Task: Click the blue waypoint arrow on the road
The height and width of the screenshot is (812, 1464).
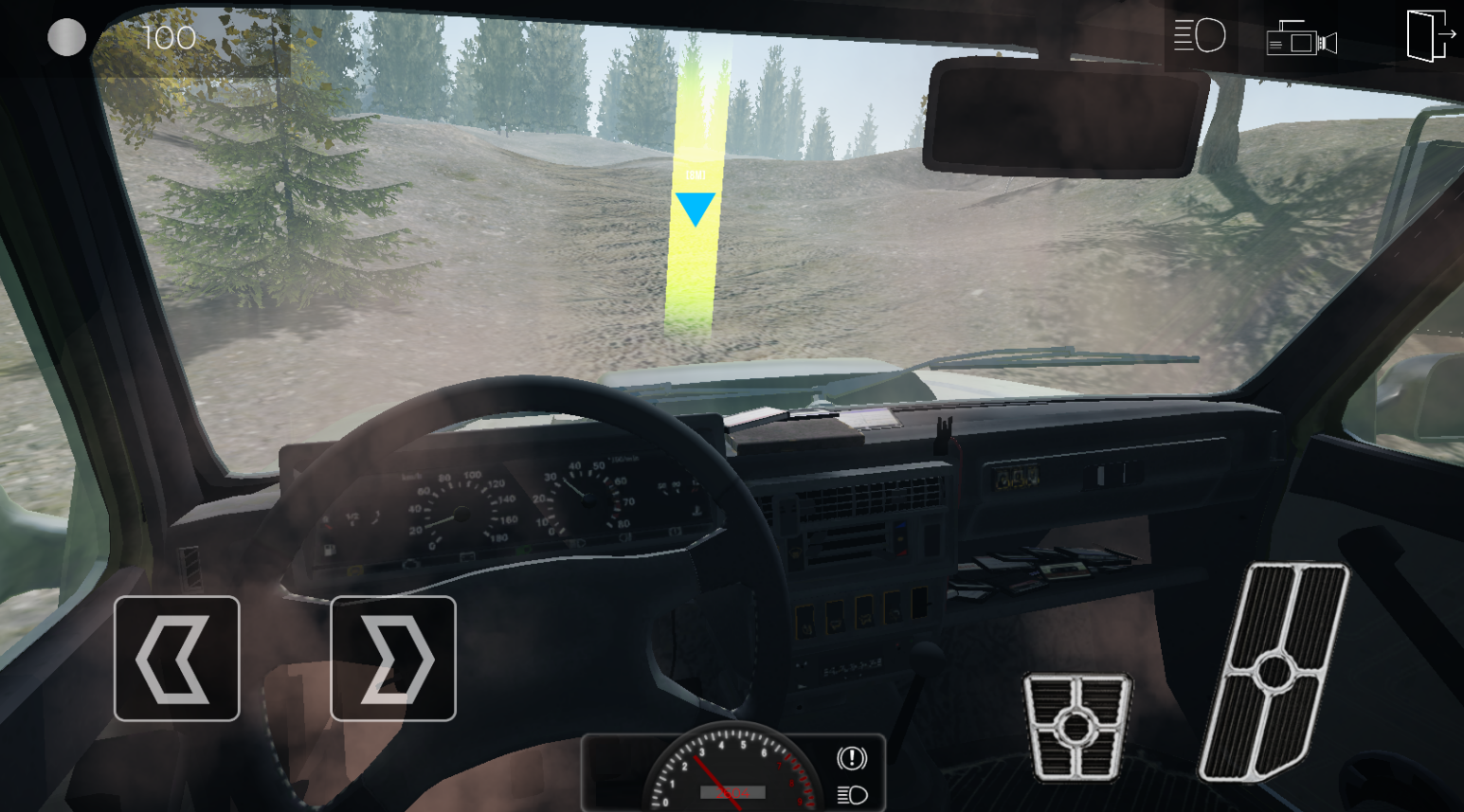Action: click(695, 210)
